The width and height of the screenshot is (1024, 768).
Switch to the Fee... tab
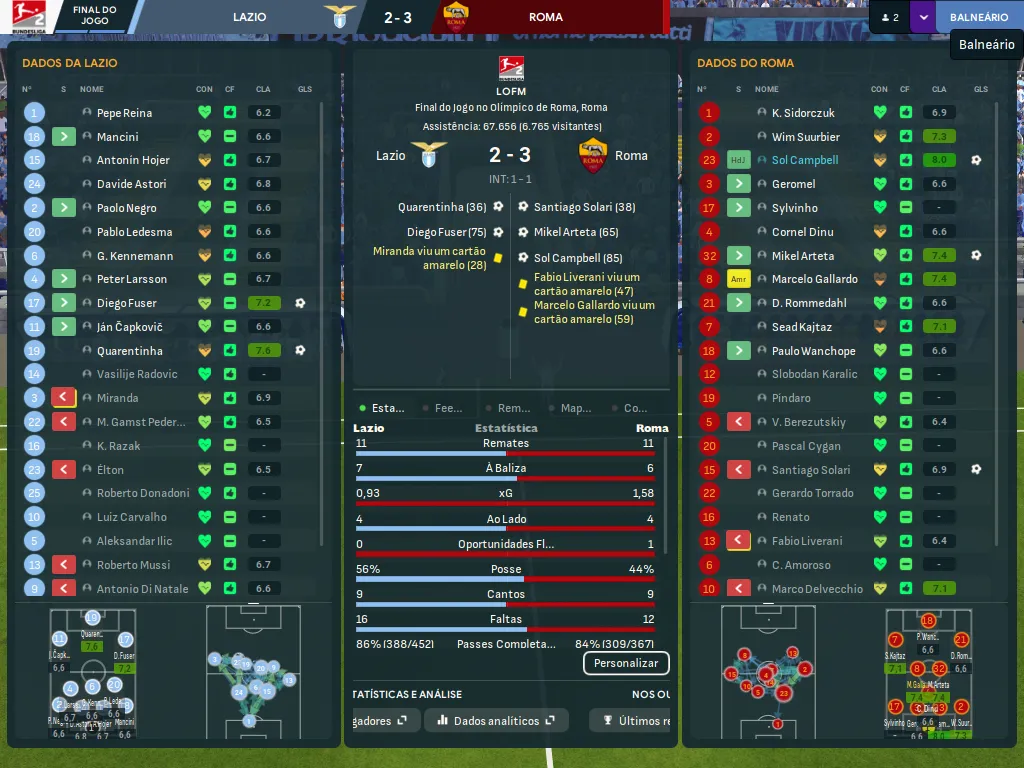(x=448, y=408)
